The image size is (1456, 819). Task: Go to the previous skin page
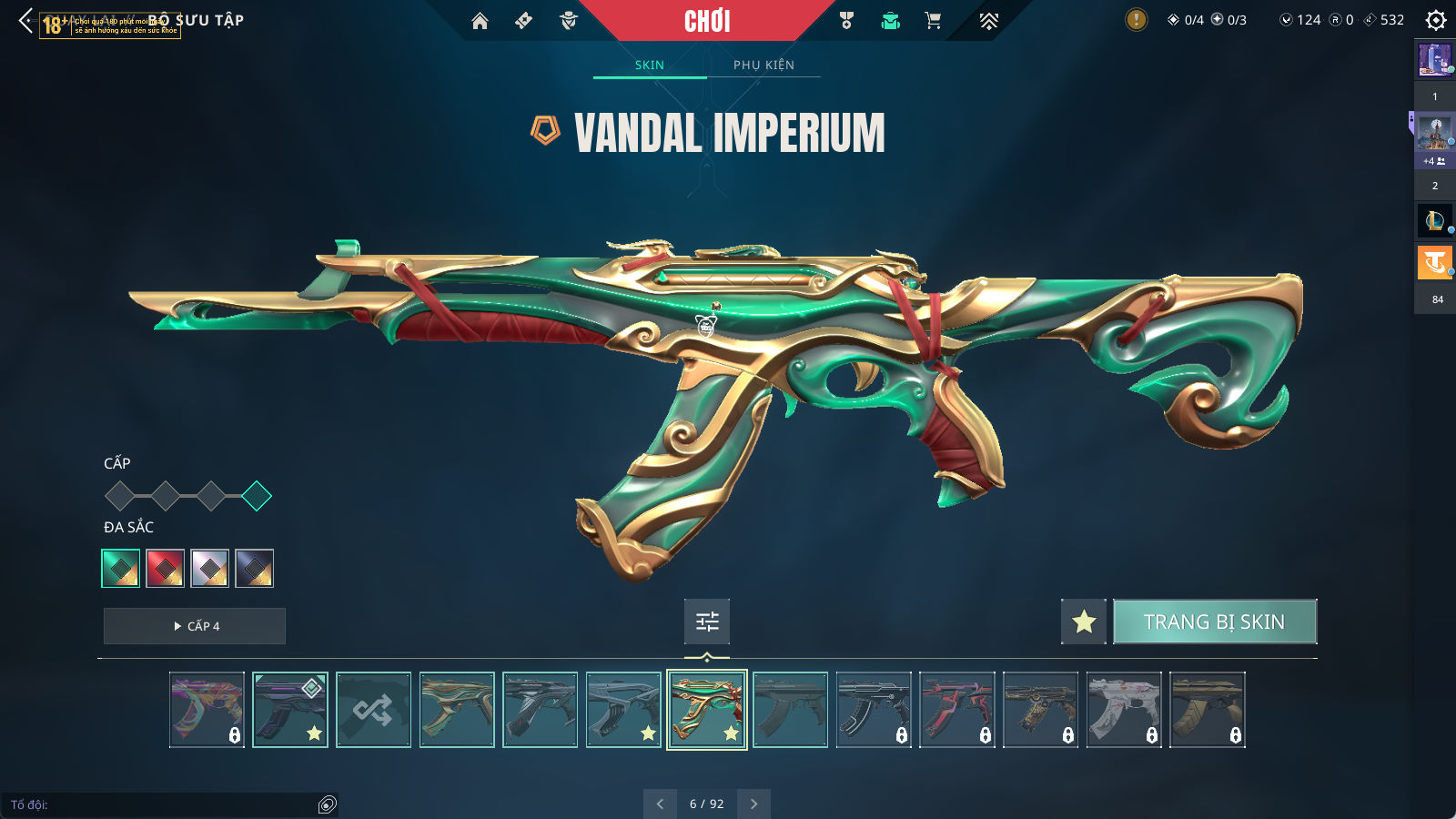[x=660, y=804]
